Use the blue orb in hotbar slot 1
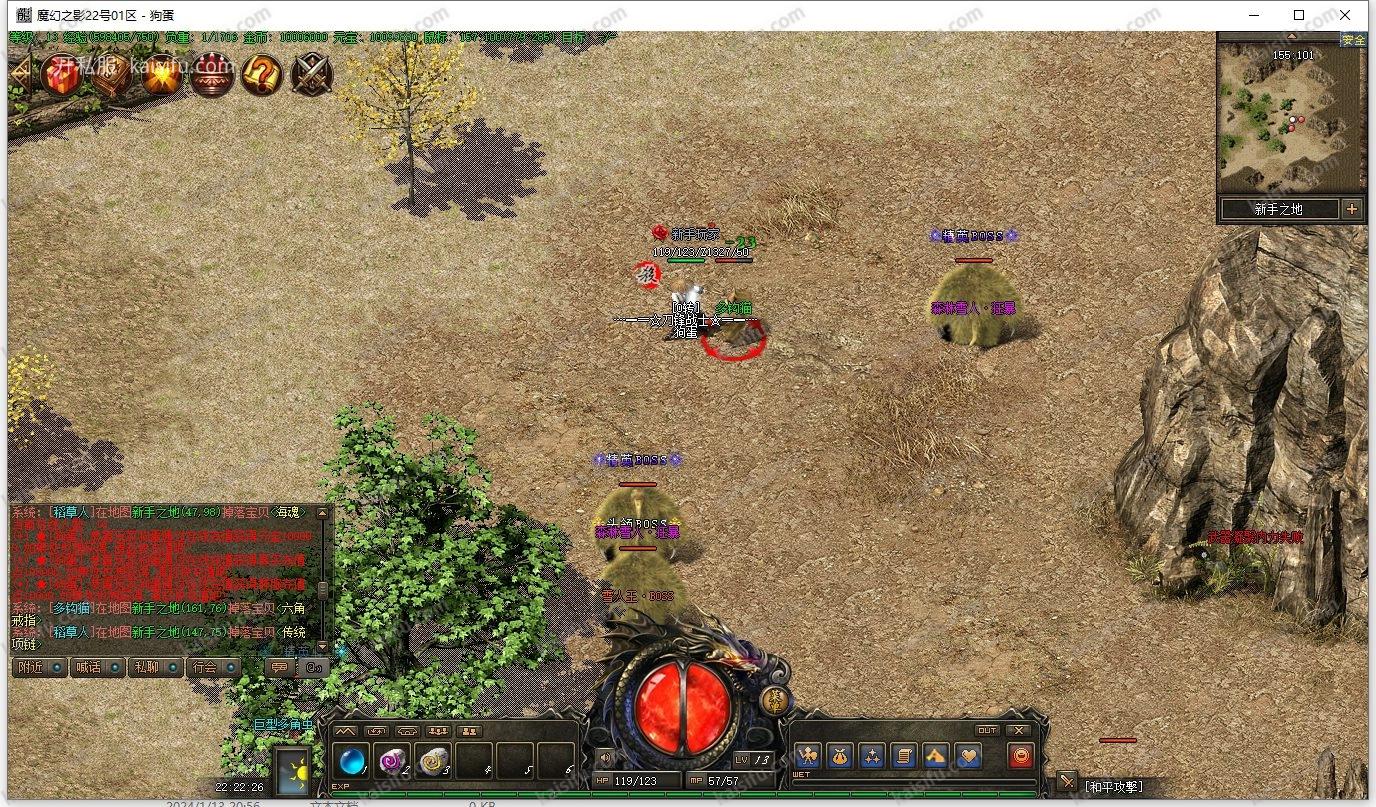This screenshot has width=1376, height=807. pos(352,762)
